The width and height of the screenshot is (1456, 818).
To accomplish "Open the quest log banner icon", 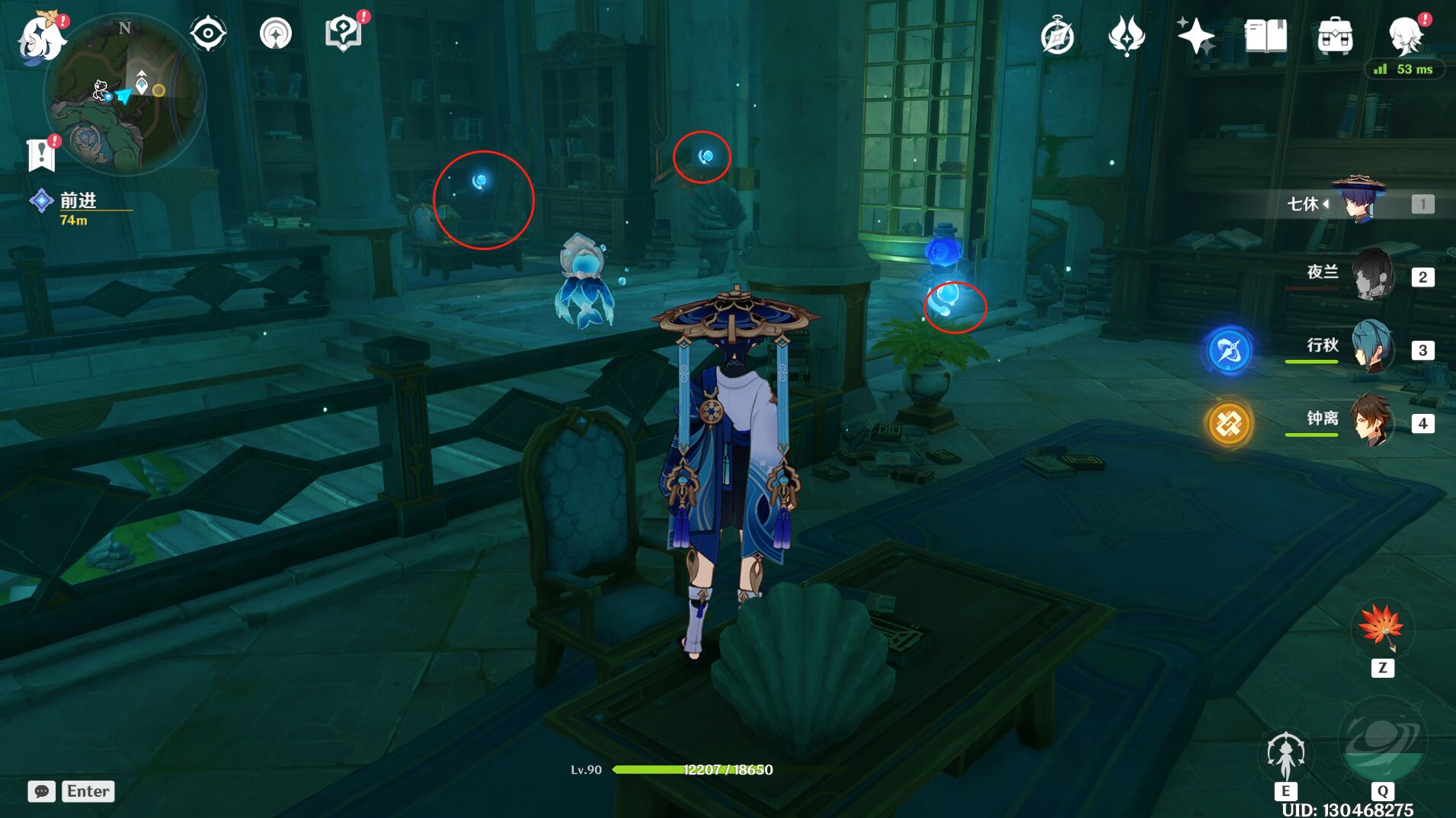I will point(41,155).
